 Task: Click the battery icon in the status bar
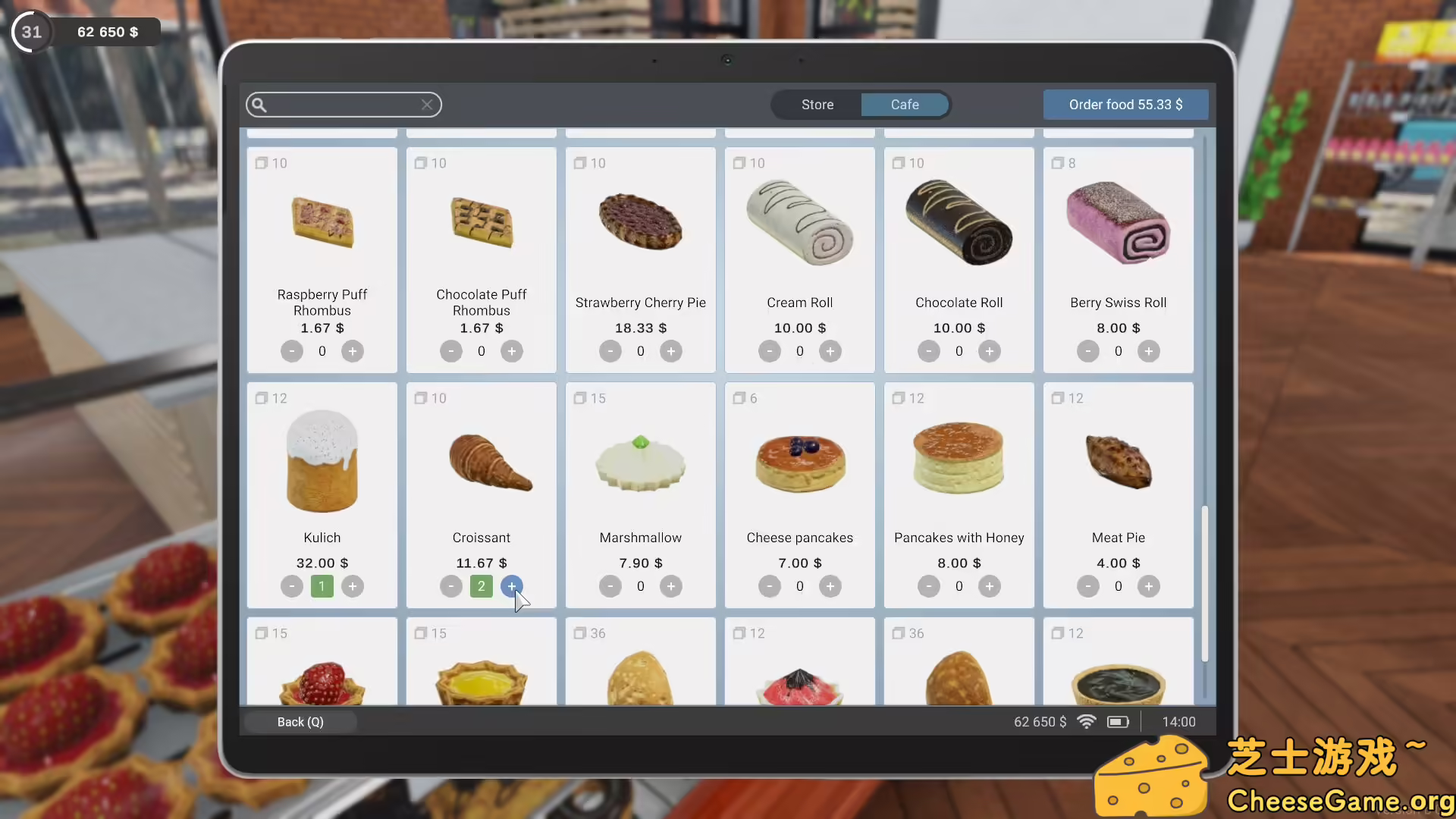(1118, 722)
